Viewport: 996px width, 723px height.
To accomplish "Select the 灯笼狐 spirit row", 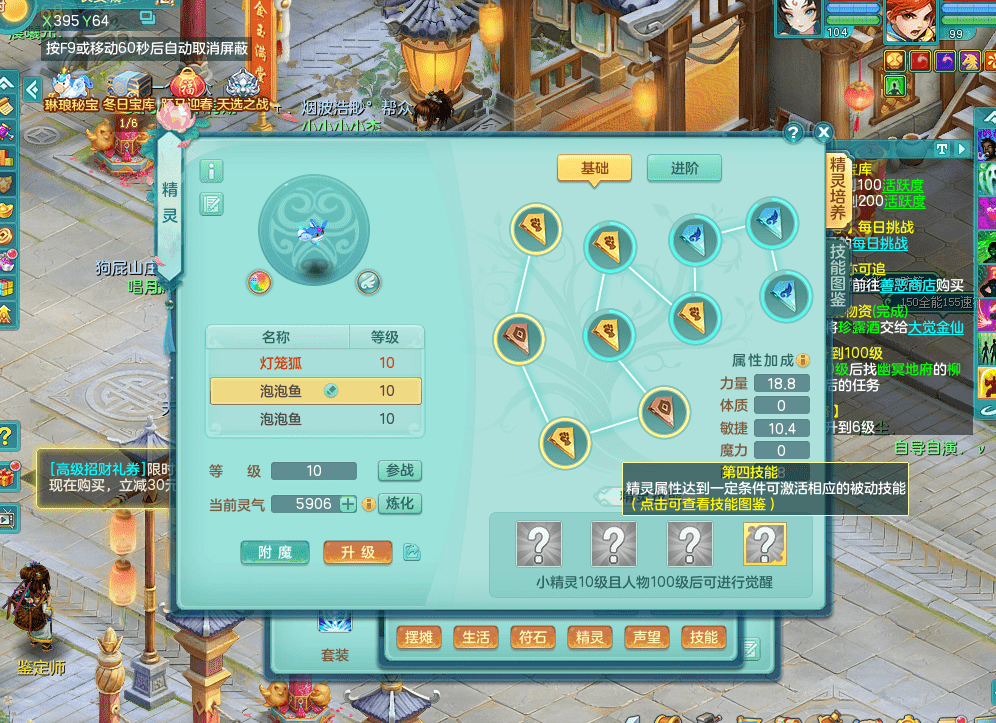I will coord(315,363).
